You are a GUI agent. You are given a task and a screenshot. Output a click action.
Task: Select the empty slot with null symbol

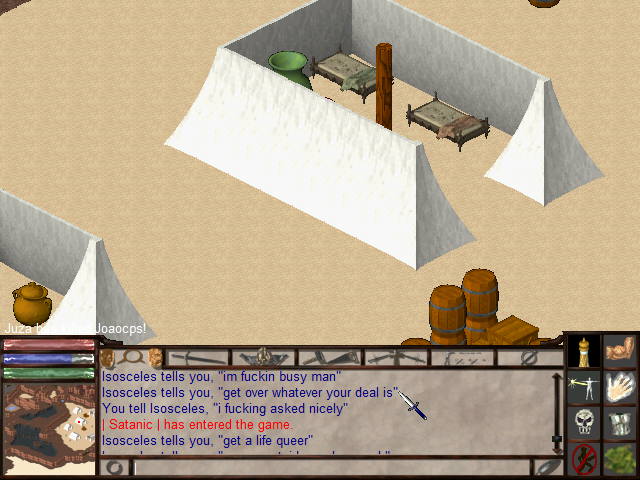coord(530,357)
